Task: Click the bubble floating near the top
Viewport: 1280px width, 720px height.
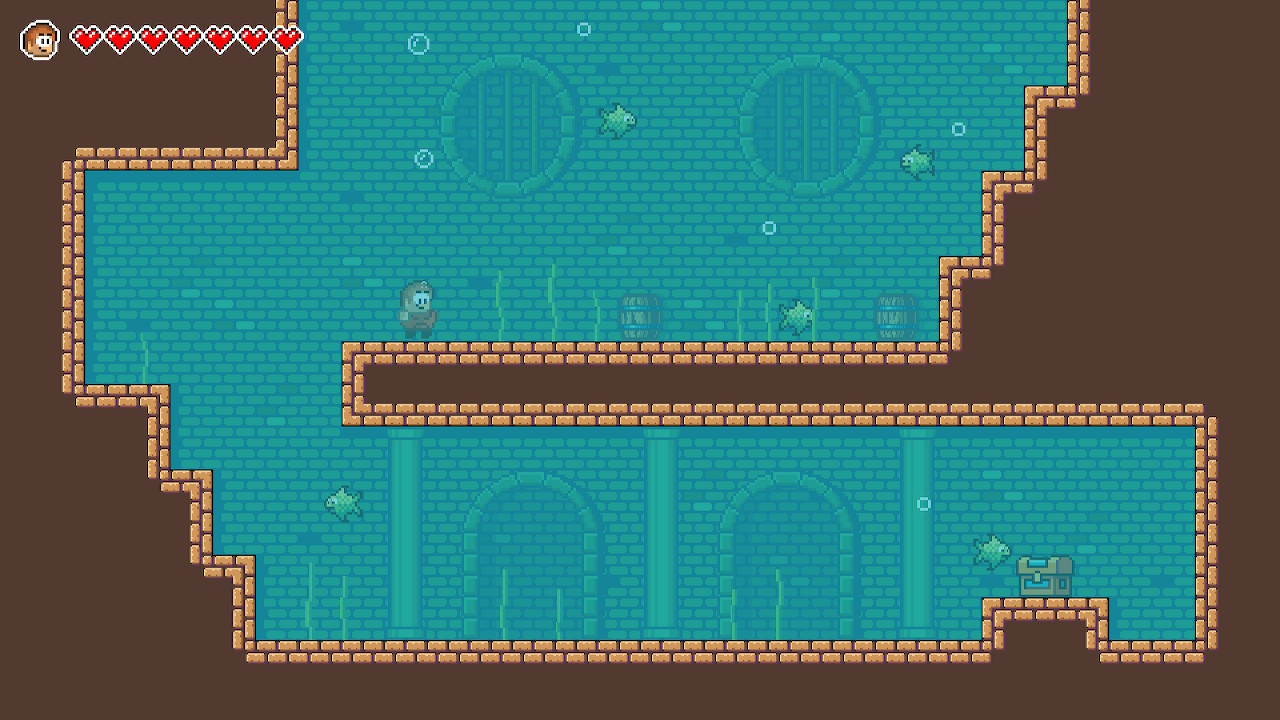Action: coord(584,29)
